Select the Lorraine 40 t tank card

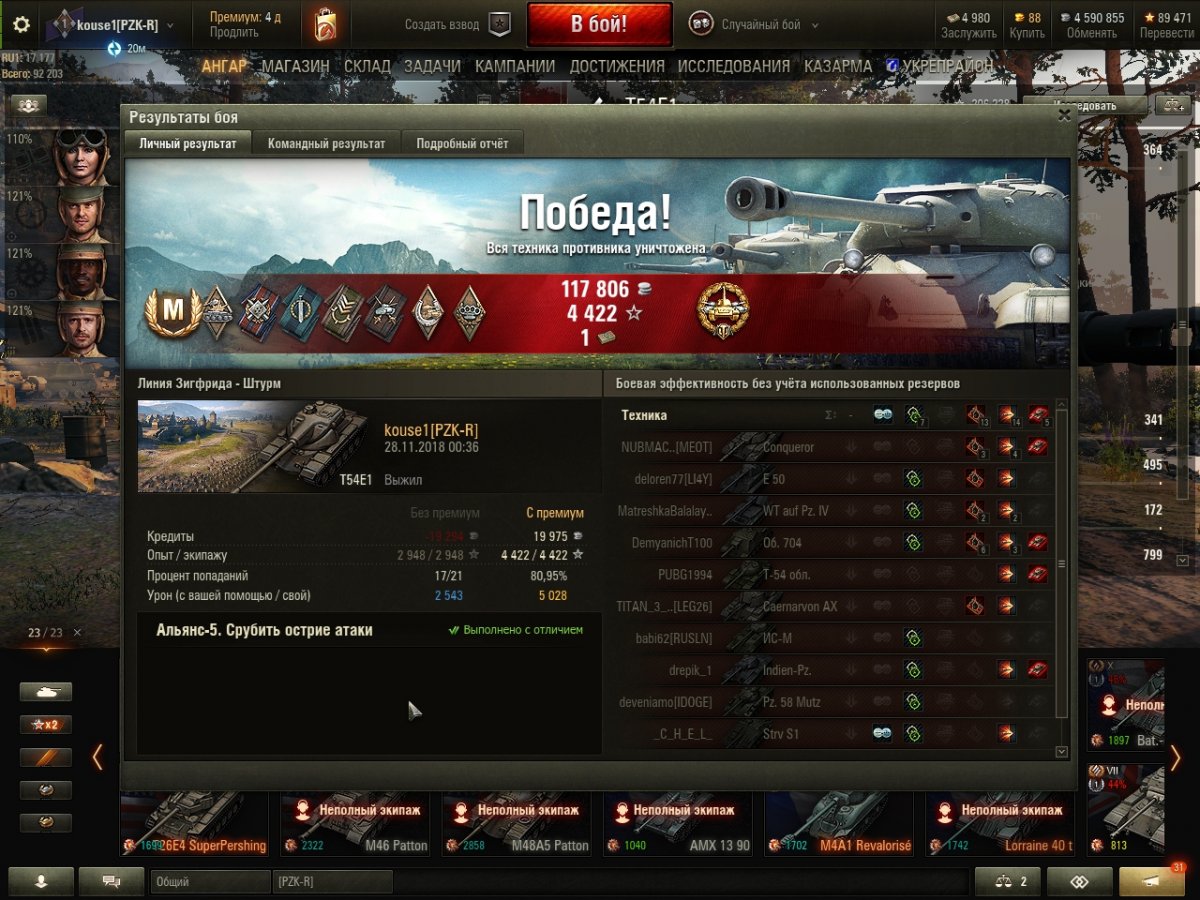pyautogui.click(x=1000, y=825)
